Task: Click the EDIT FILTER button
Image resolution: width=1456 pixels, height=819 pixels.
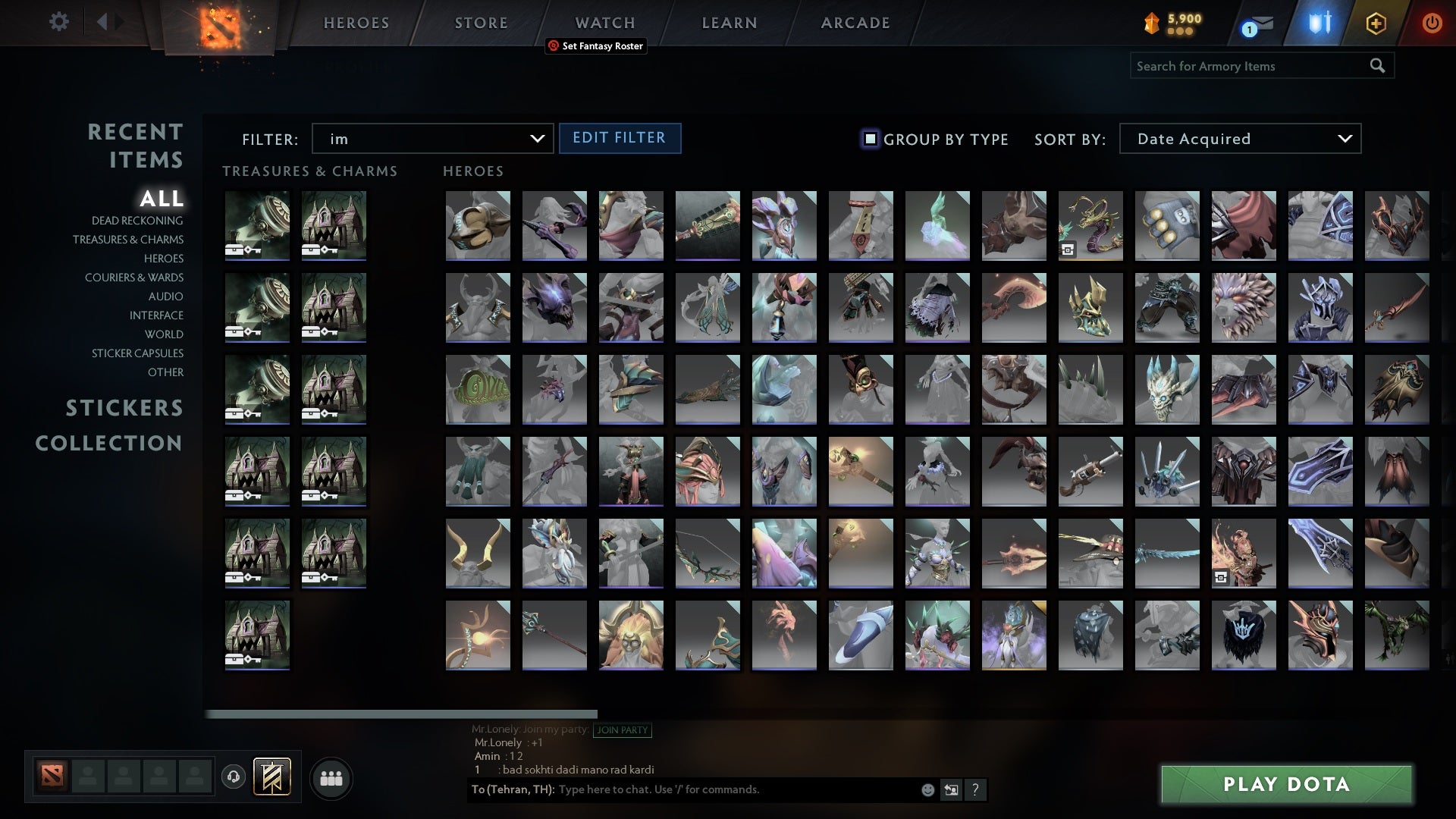Action: point(620,138)
